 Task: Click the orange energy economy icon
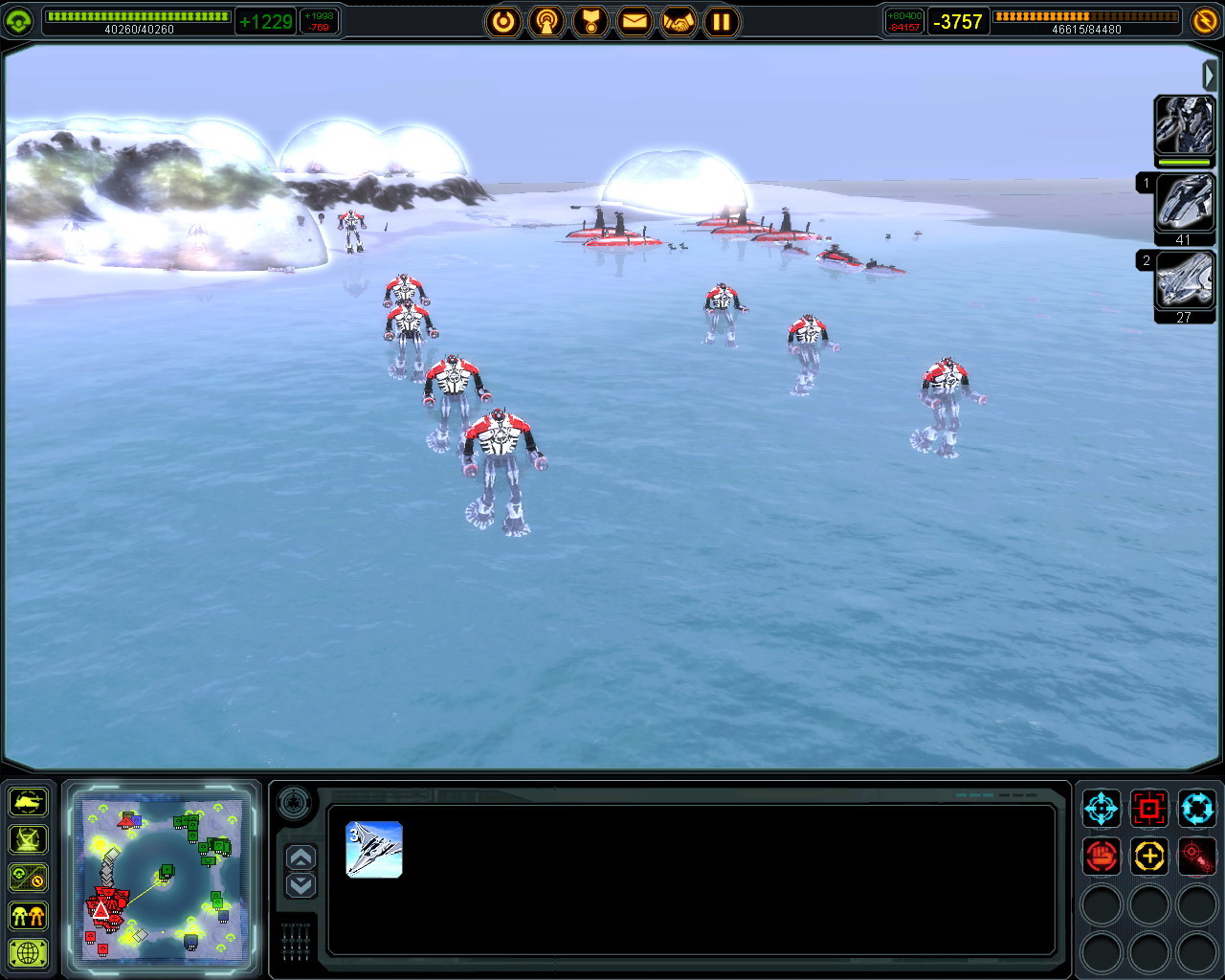pyautogui.click(x=1205, y=21)
